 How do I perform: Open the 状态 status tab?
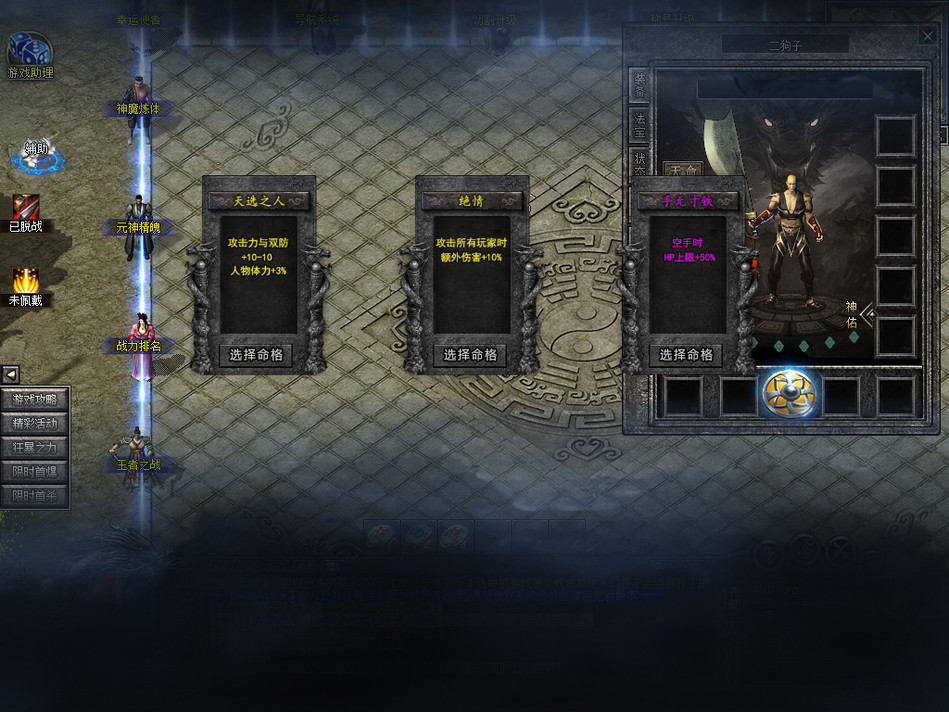640,161
